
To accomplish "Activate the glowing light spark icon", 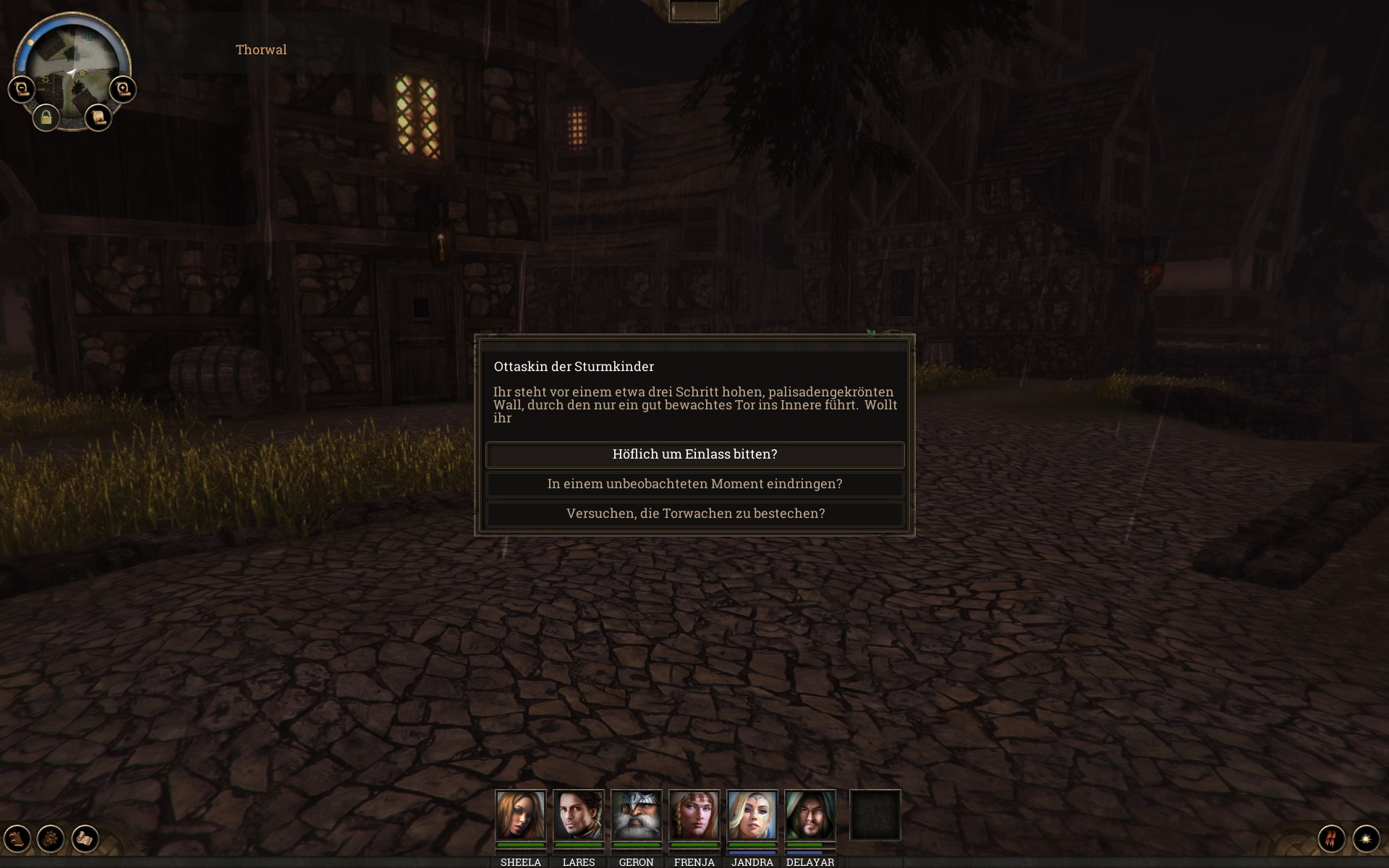I will tap(1366, 838).
